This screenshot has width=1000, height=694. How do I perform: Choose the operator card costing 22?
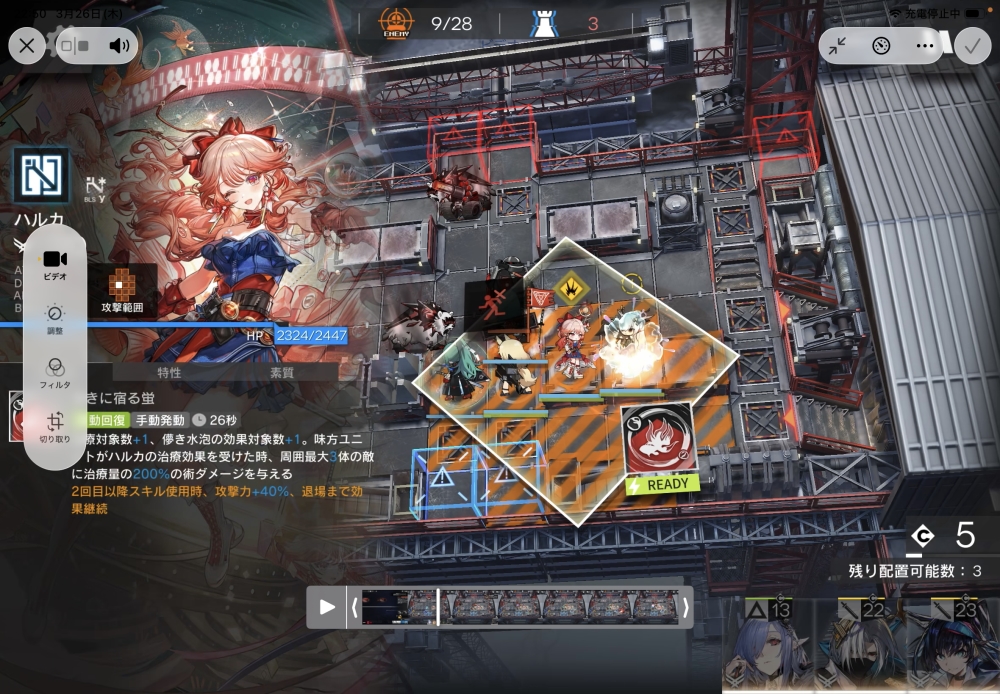point(859,645)
